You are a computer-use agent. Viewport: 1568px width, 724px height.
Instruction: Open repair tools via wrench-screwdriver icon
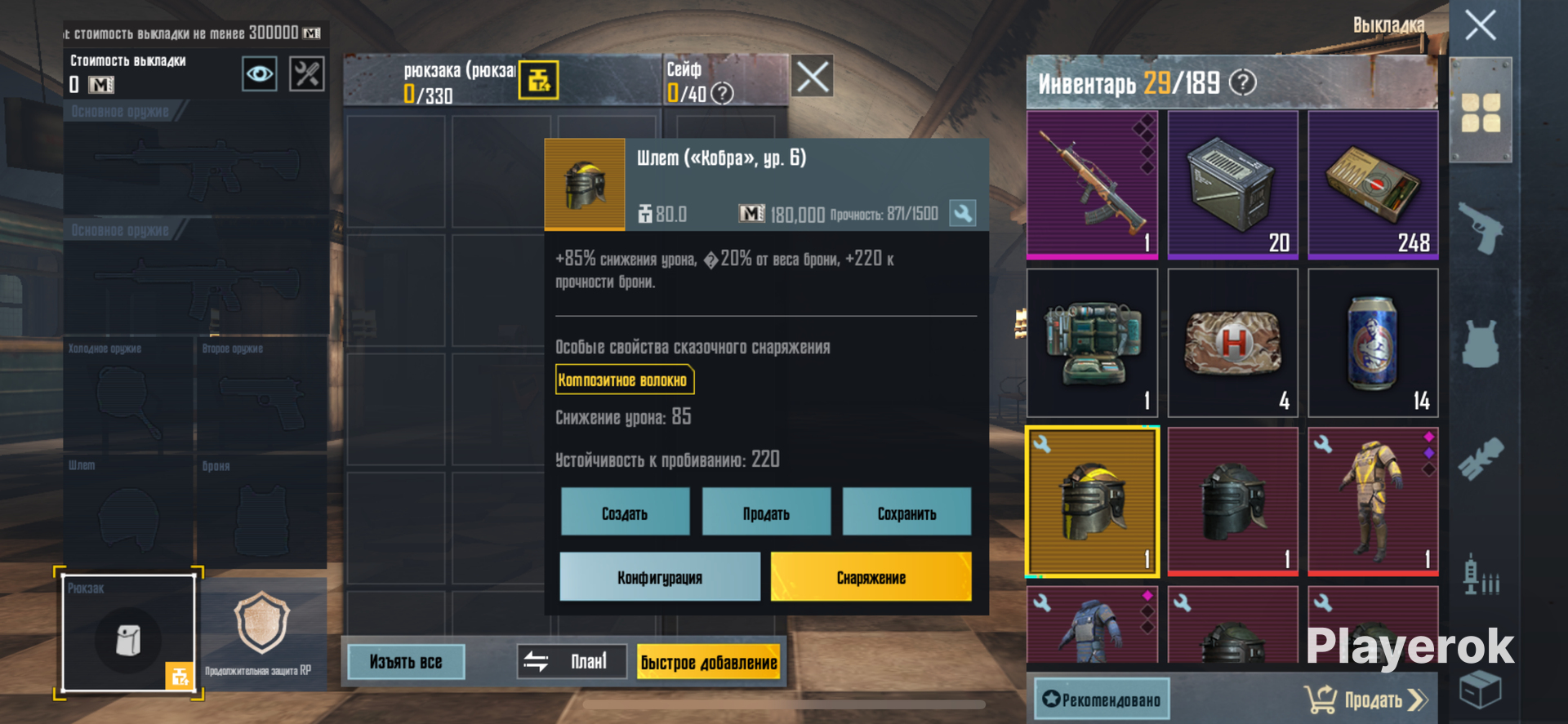point(306,73)
